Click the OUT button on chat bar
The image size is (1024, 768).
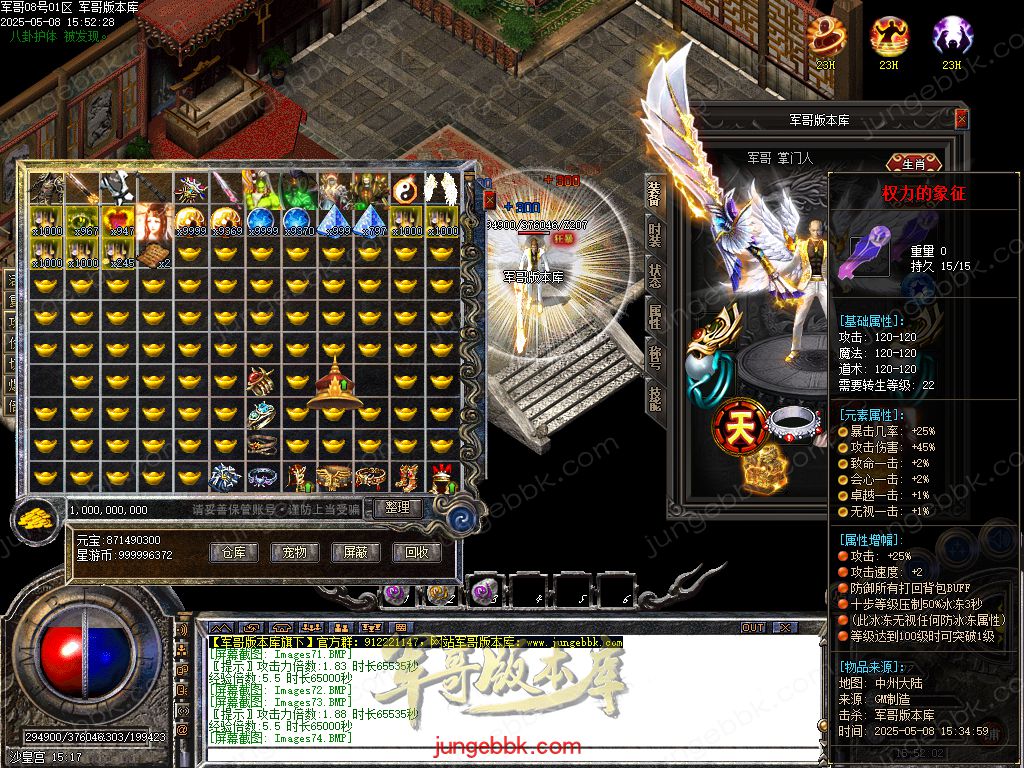tap(752, 628)
